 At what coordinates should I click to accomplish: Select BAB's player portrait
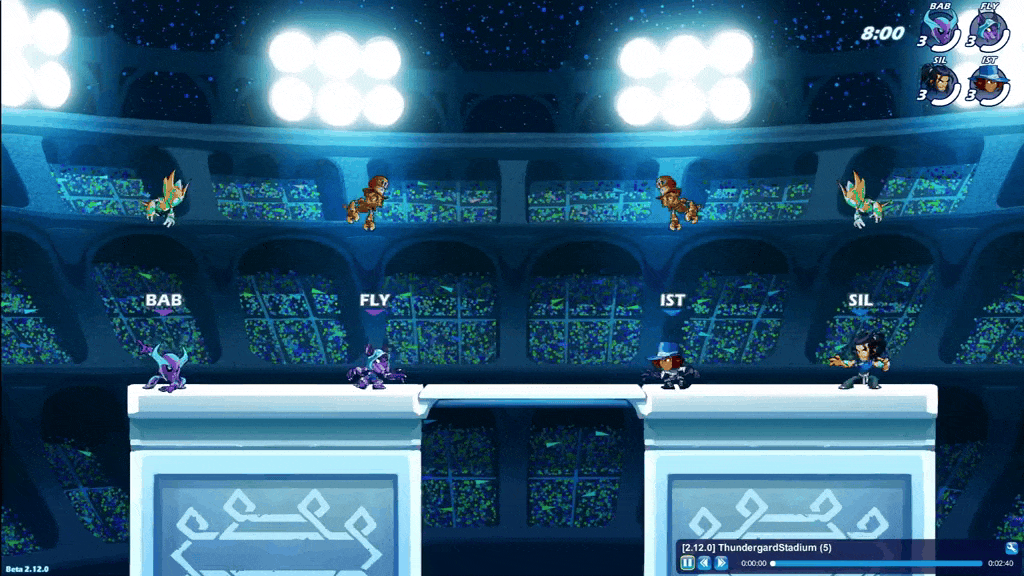(x=941, y=29)
